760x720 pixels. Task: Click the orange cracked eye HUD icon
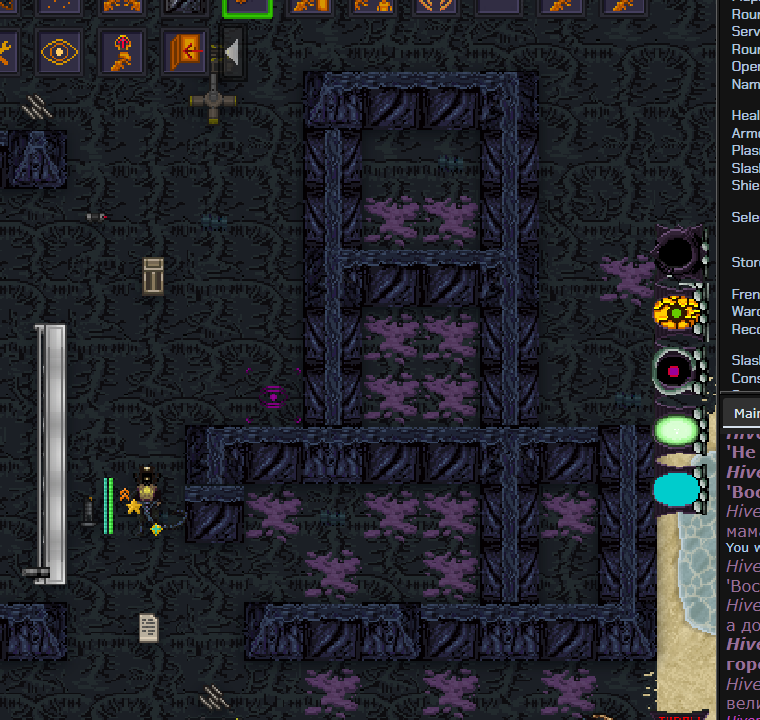coord(676,312)
